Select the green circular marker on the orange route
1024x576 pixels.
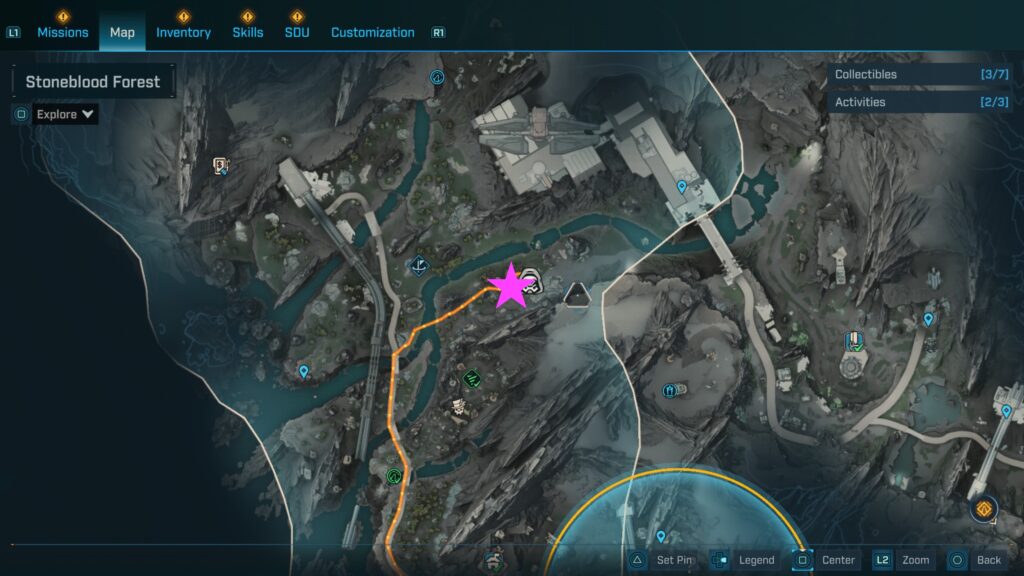point(396,476)
